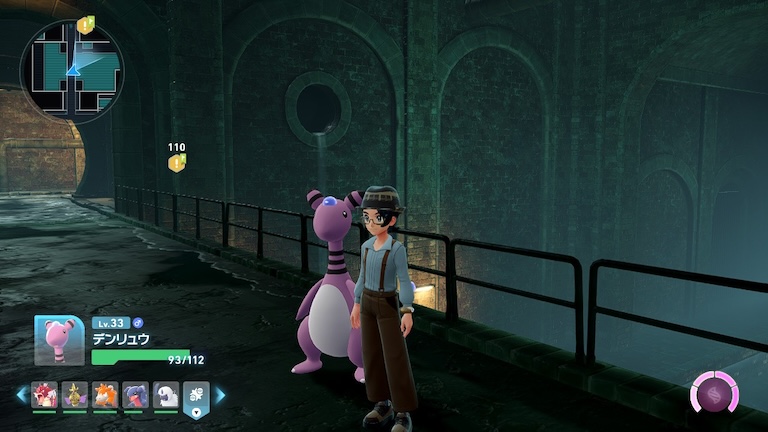Screen dimensions: 768x432
Task: Select the orange Pokémon party slot
Action: (105, 396)
